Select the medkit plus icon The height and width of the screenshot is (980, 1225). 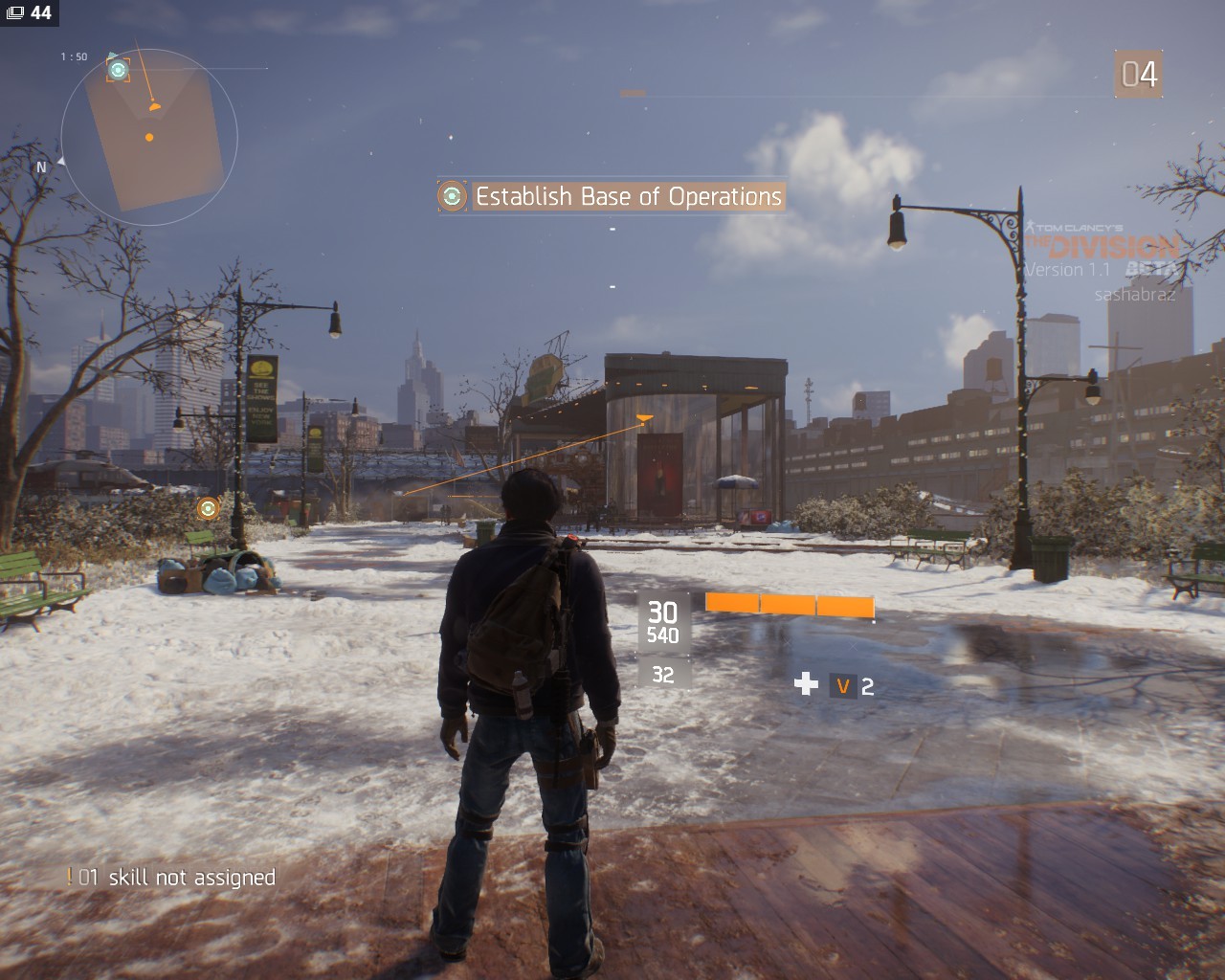pyautogui.click(x=806, y=683)
